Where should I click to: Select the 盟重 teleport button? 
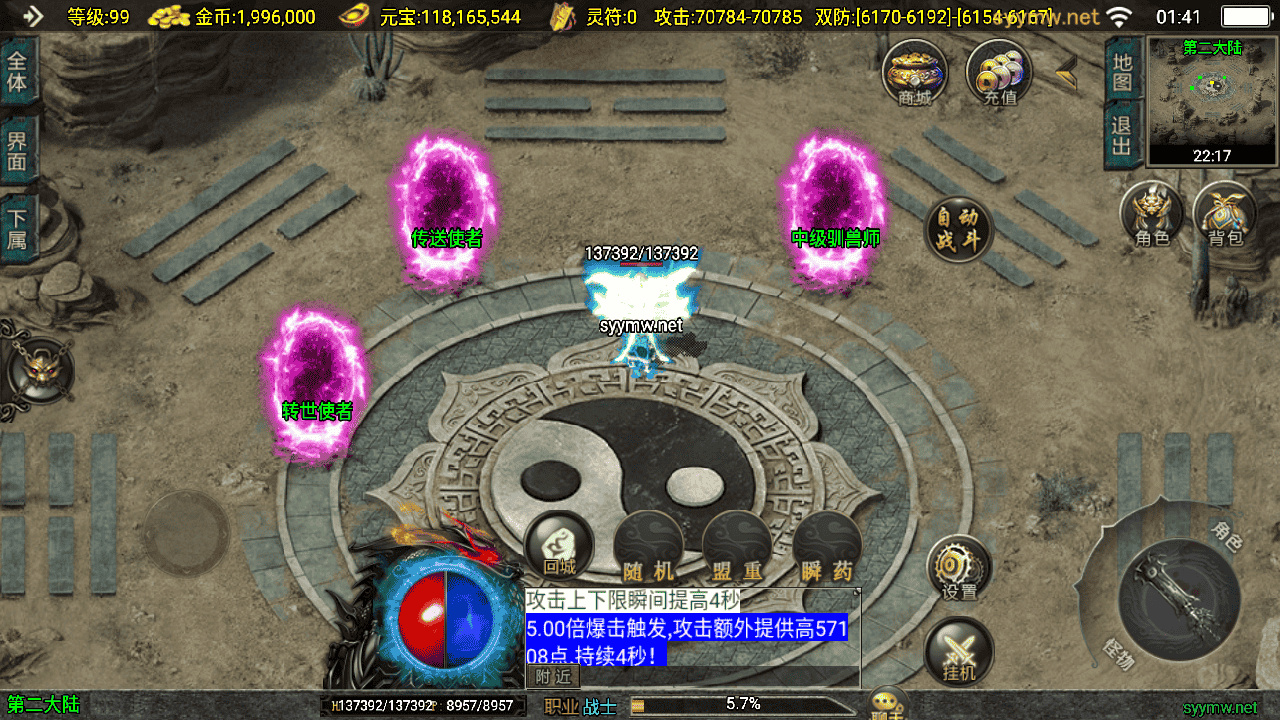click(x=737, y=548)
